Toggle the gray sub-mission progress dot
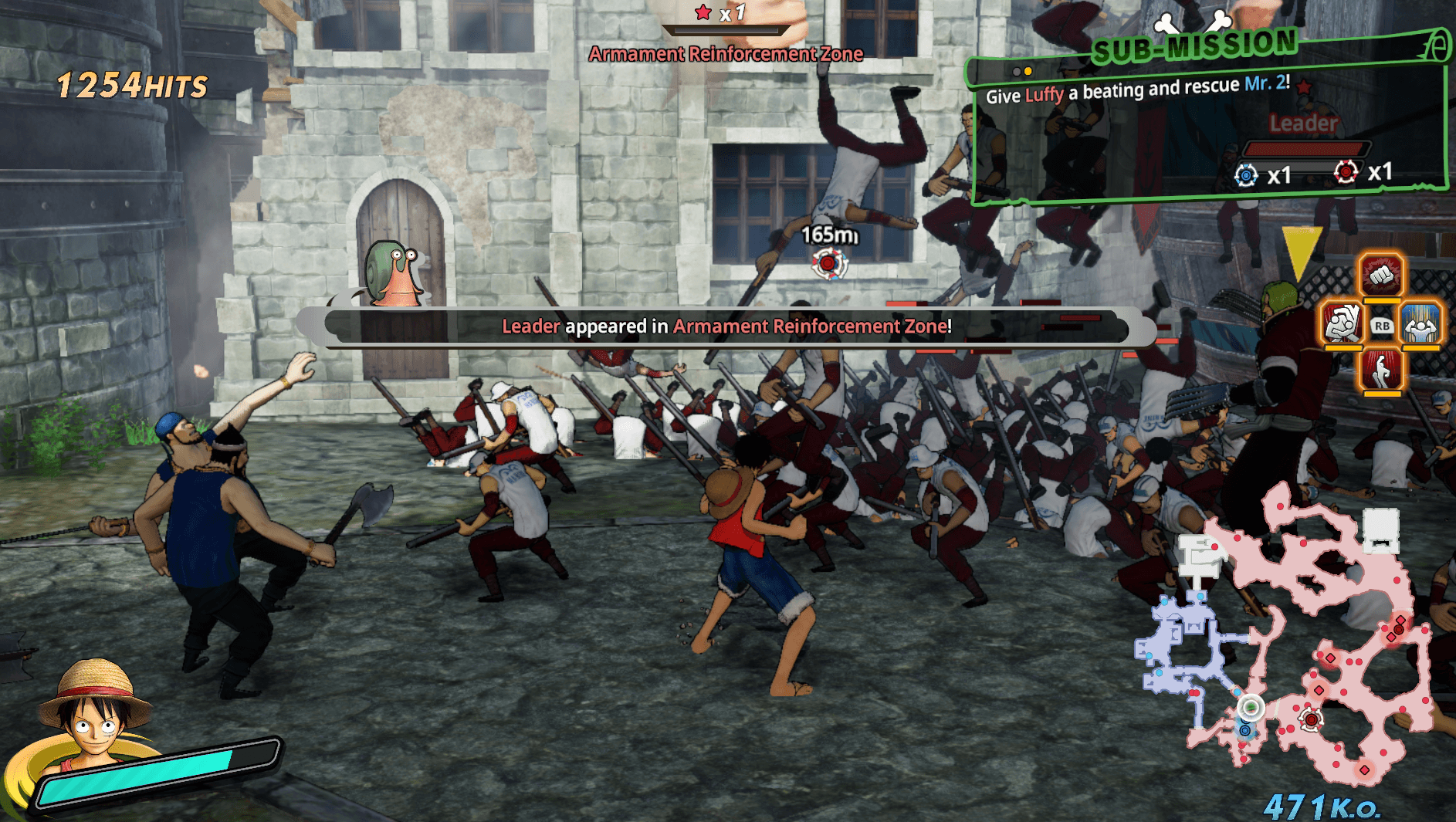This screenshot has width=1456, height=822. pos(1017,71)
